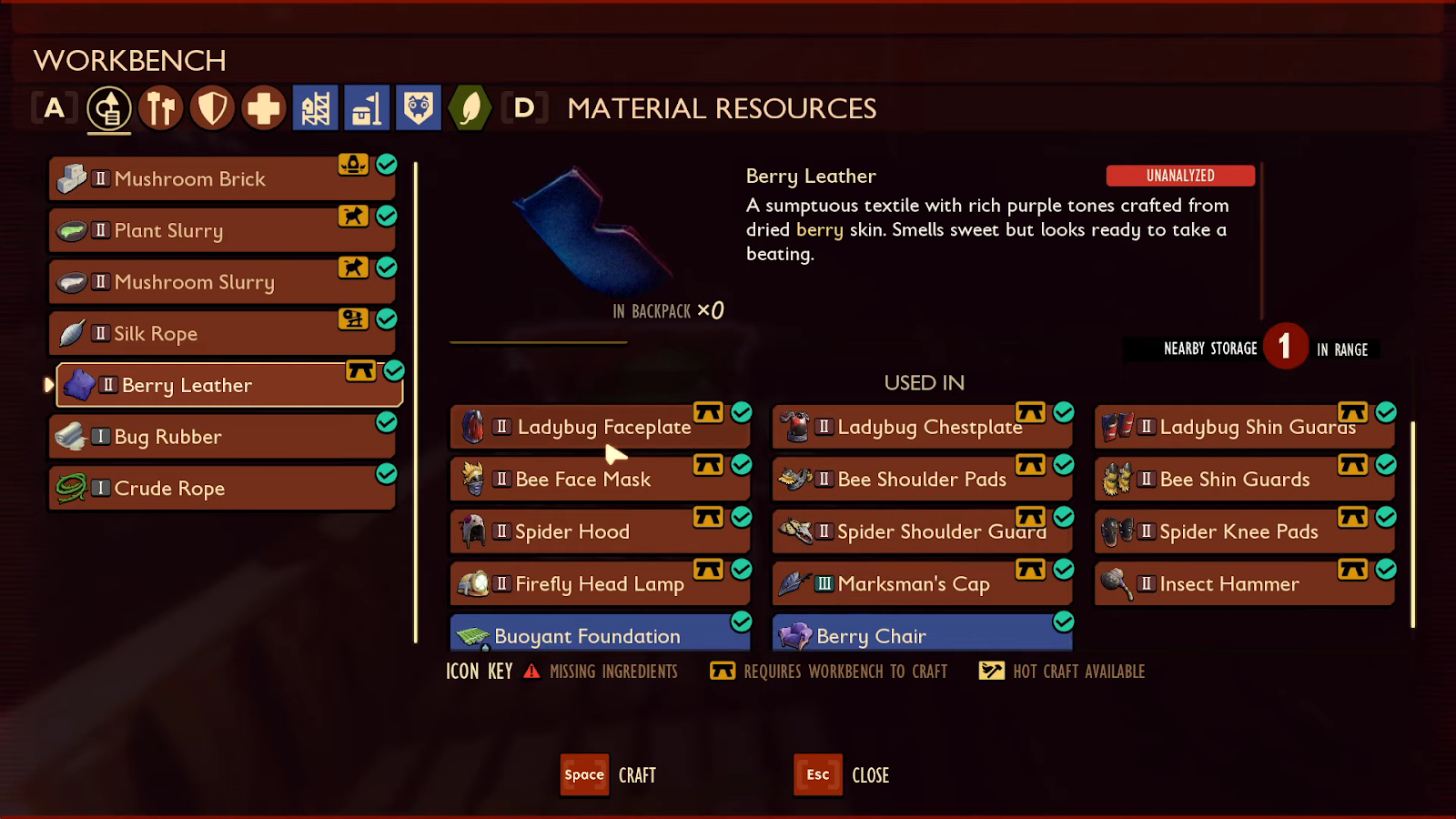This screenshot has width=1456, height=819.
Task: Select the Silk Rope entry
Action: [x=221, y=334]
